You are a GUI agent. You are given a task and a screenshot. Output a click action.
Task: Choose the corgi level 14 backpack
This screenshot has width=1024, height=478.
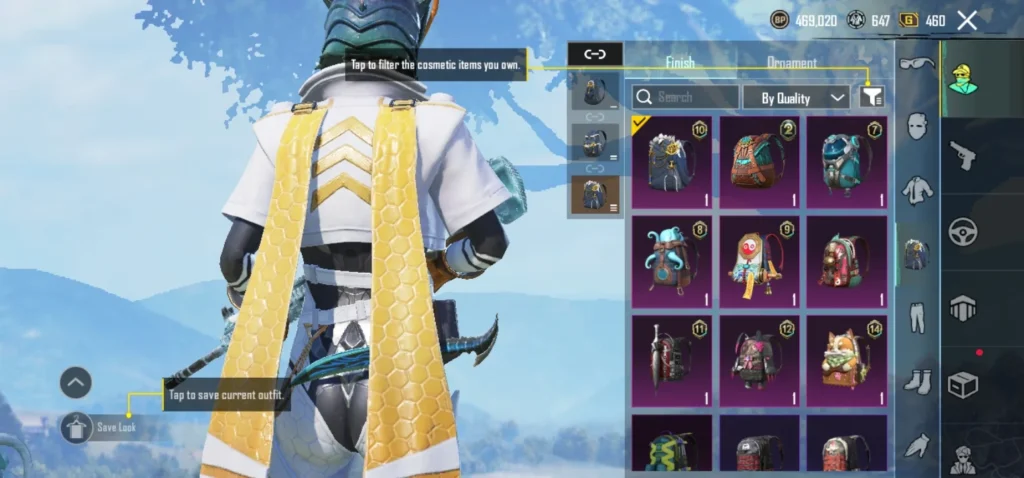point(847,360)
